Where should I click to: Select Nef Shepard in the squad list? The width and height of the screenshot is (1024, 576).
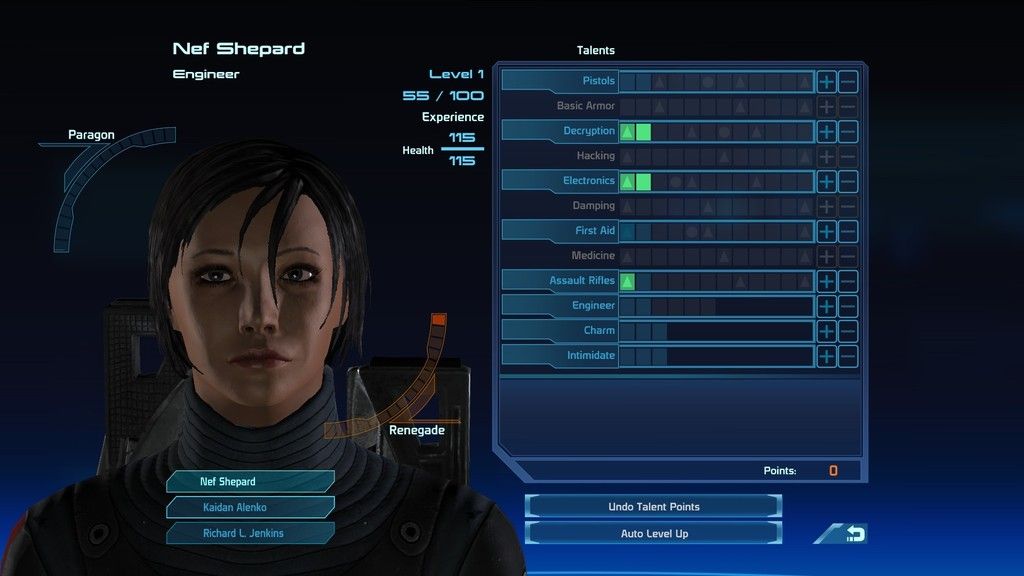pos(250,481)
